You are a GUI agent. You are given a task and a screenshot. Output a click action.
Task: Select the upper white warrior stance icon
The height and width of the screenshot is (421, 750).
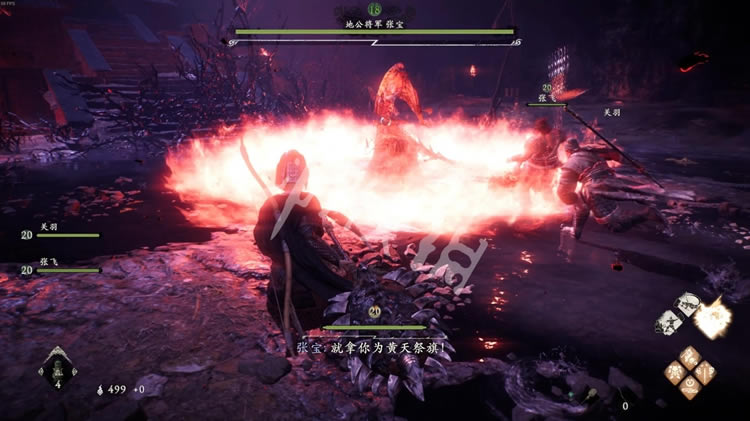(686, 304)
